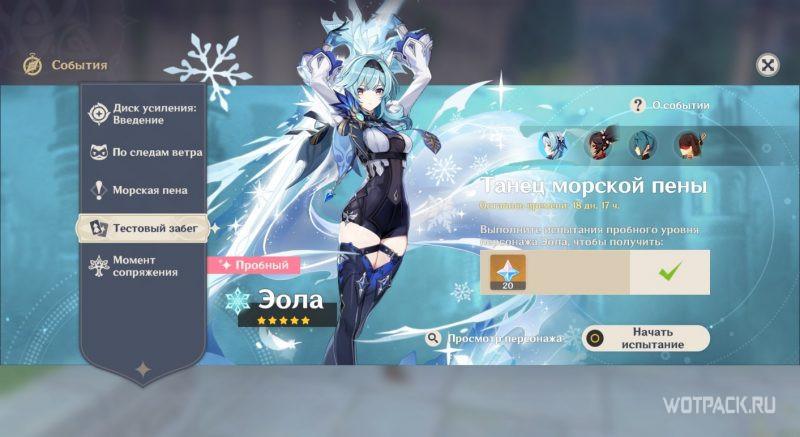The image size is (800, 437).
Task: Switch to the Момент сопряжения event
Action: pos(144,265)
